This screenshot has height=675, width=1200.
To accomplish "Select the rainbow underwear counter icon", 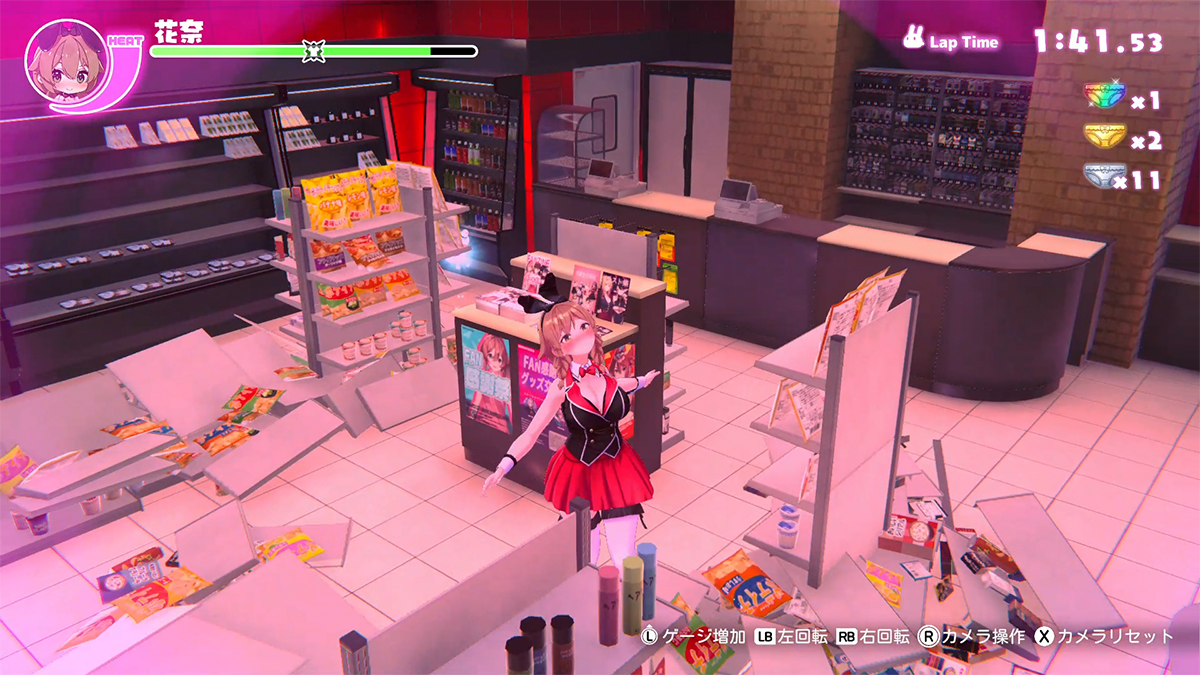I will (x=1105, y=97).
